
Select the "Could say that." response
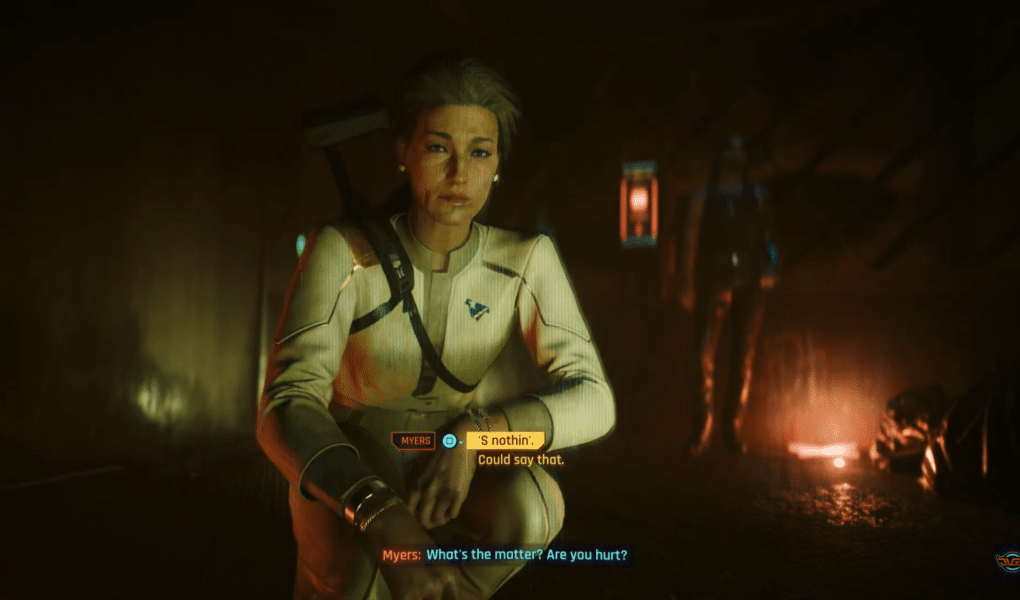point(521,460)
